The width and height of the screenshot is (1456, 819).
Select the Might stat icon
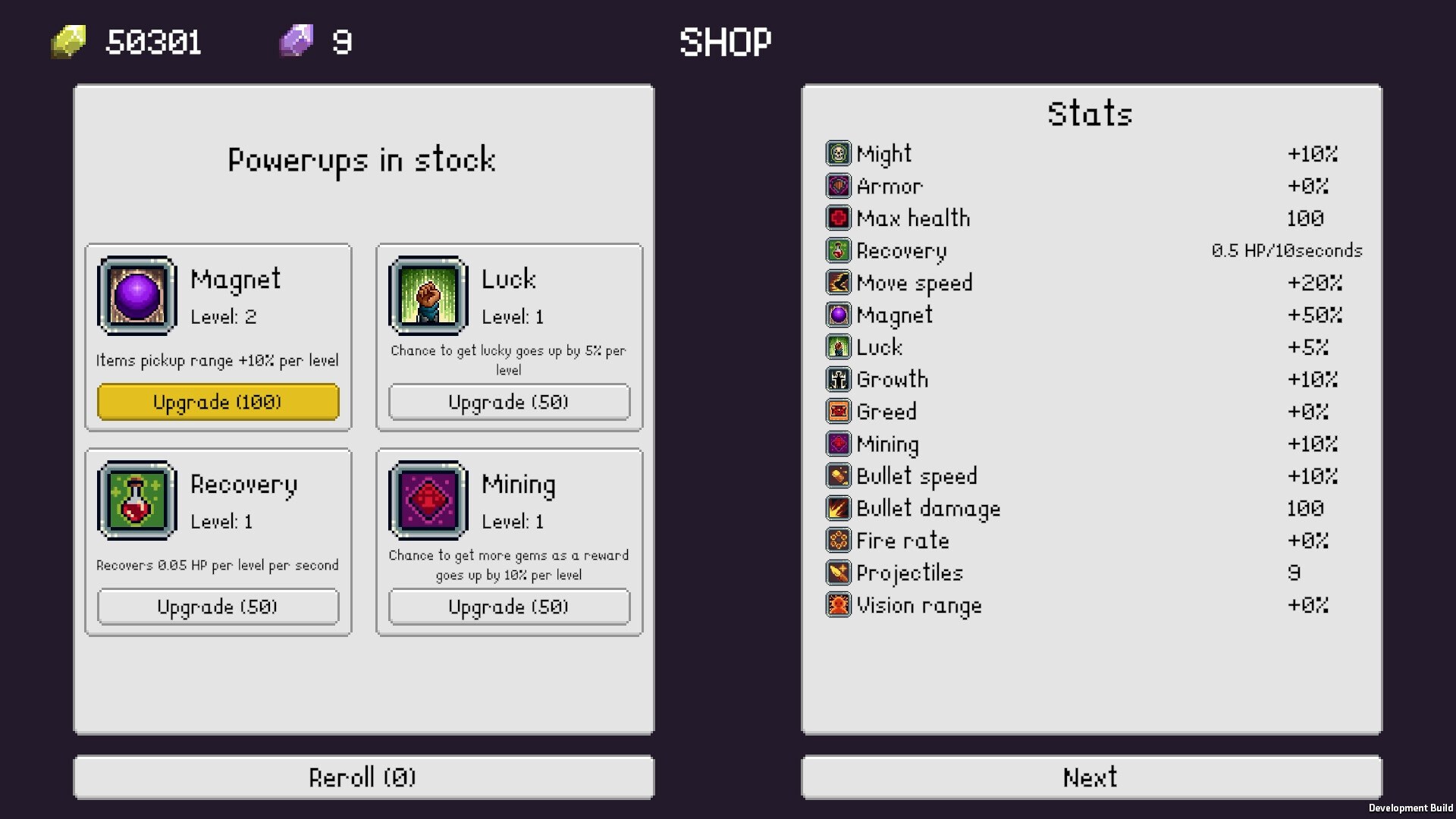839,153
